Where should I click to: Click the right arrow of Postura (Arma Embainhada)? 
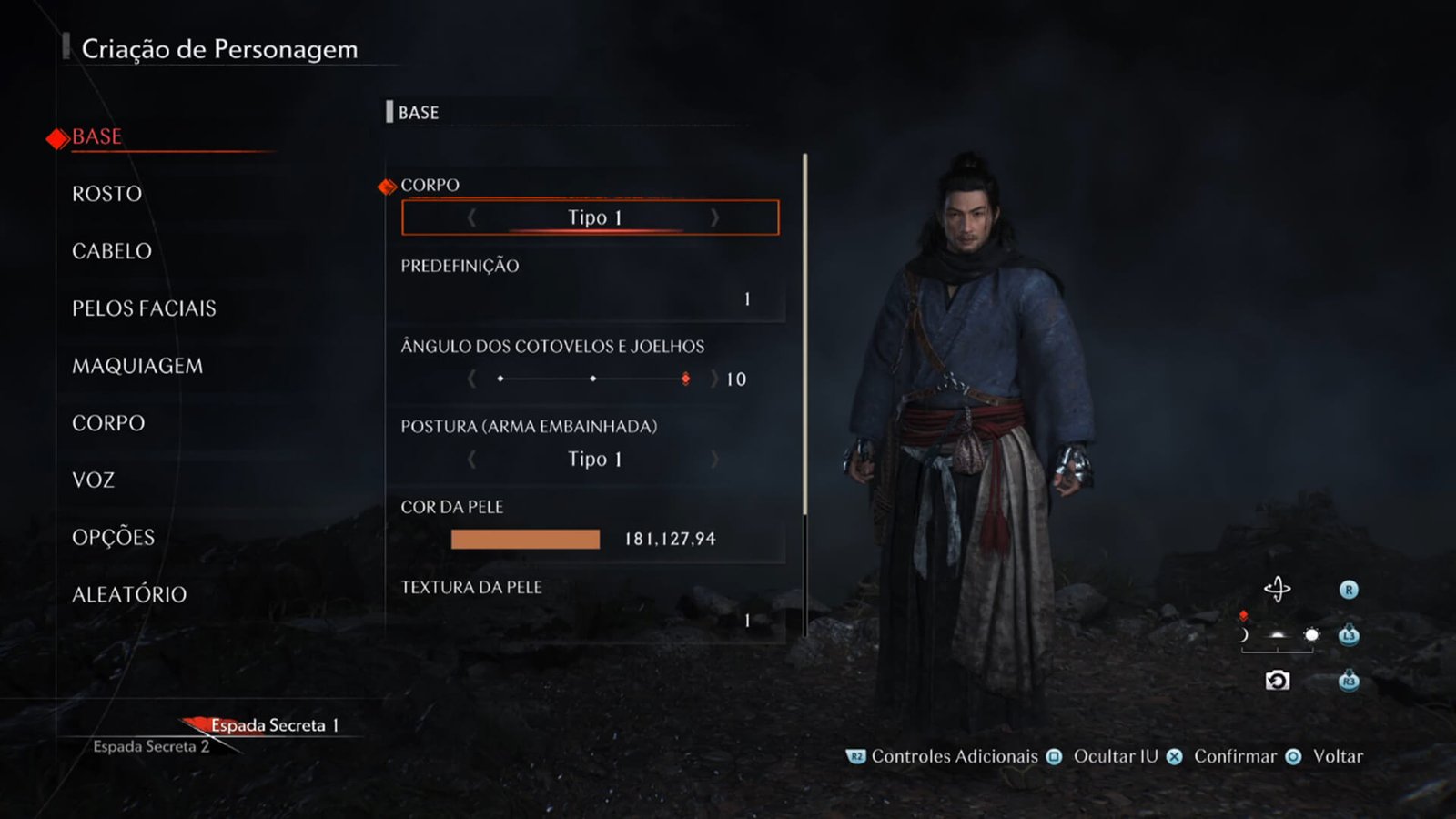click(x=714, y=460)
